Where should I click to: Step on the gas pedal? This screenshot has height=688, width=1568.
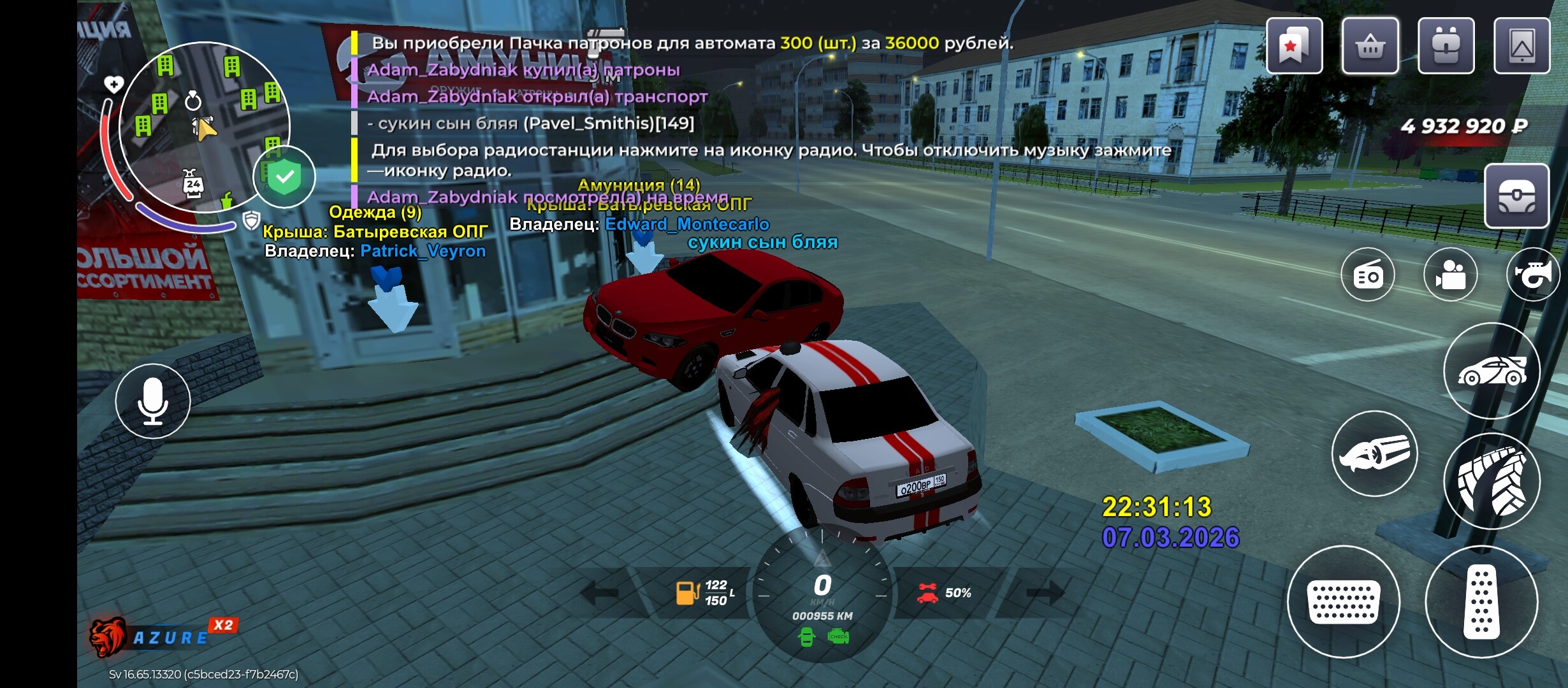click(x=1481, y=601)
